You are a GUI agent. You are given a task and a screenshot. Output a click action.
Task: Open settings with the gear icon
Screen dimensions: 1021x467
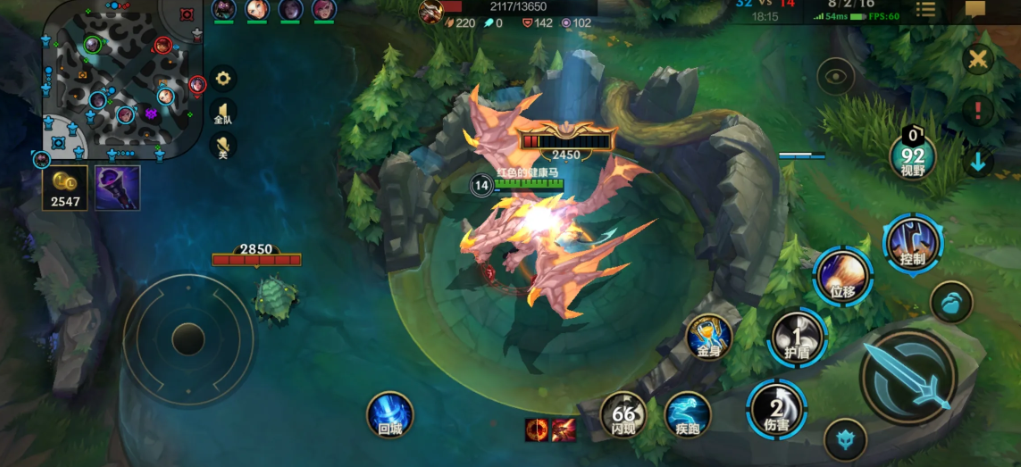click(223, 79)
